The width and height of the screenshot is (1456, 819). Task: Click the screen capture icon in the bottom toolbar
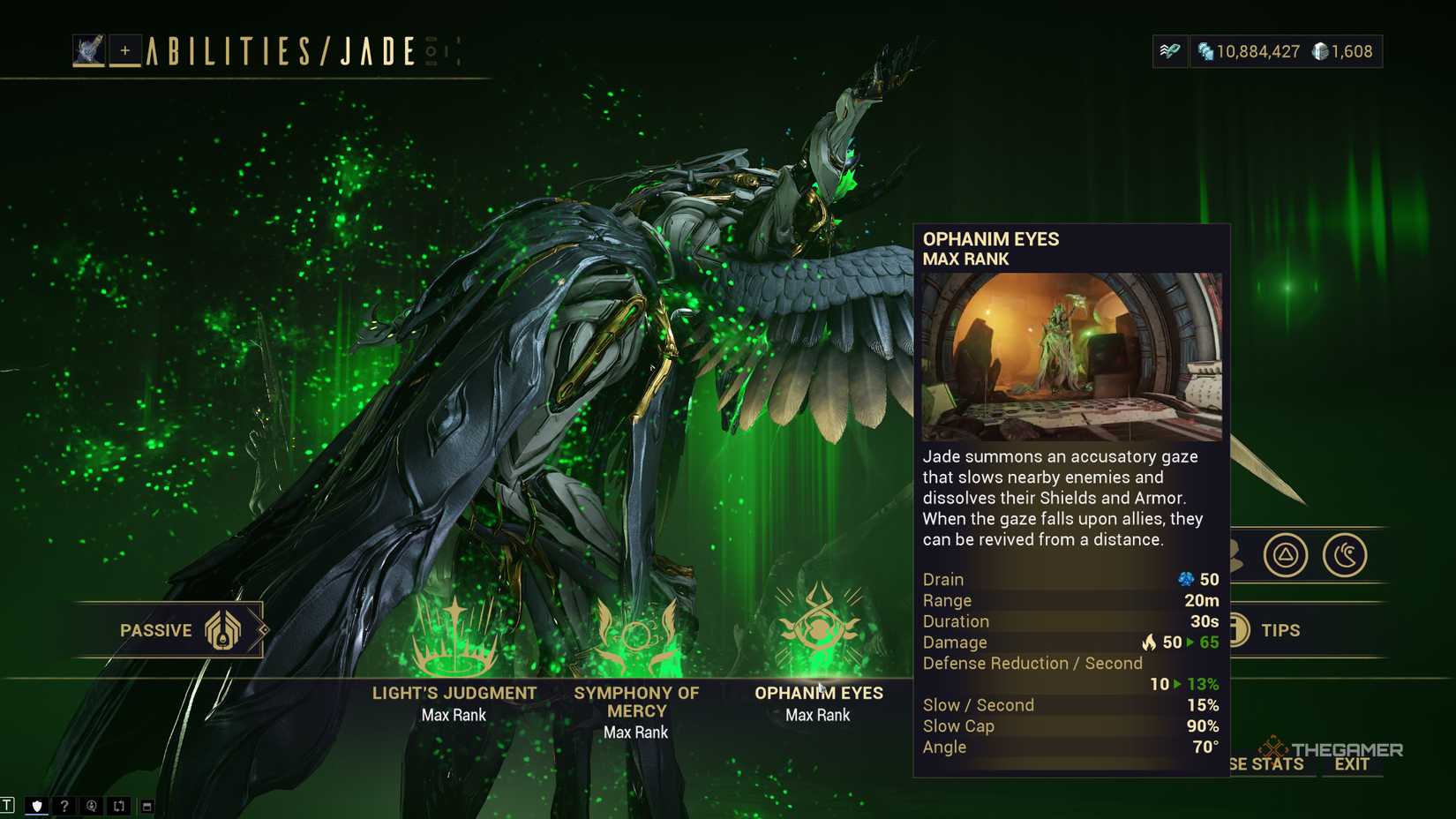click(x=117, y=806)
